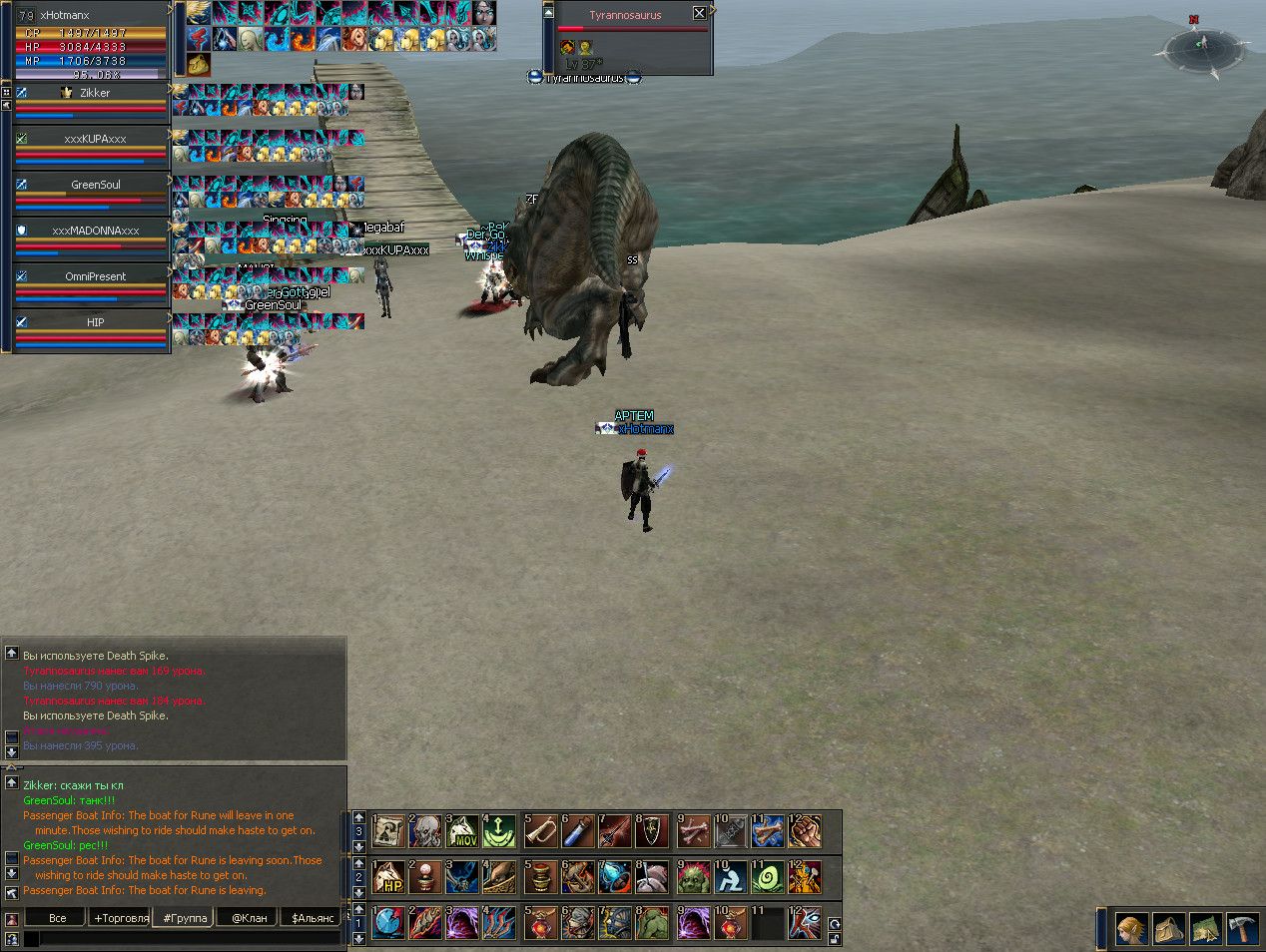The image size is (1266, 952).
Task: Select party member GreenSoul
Action: pyautogui.click(x=95, y=185)
